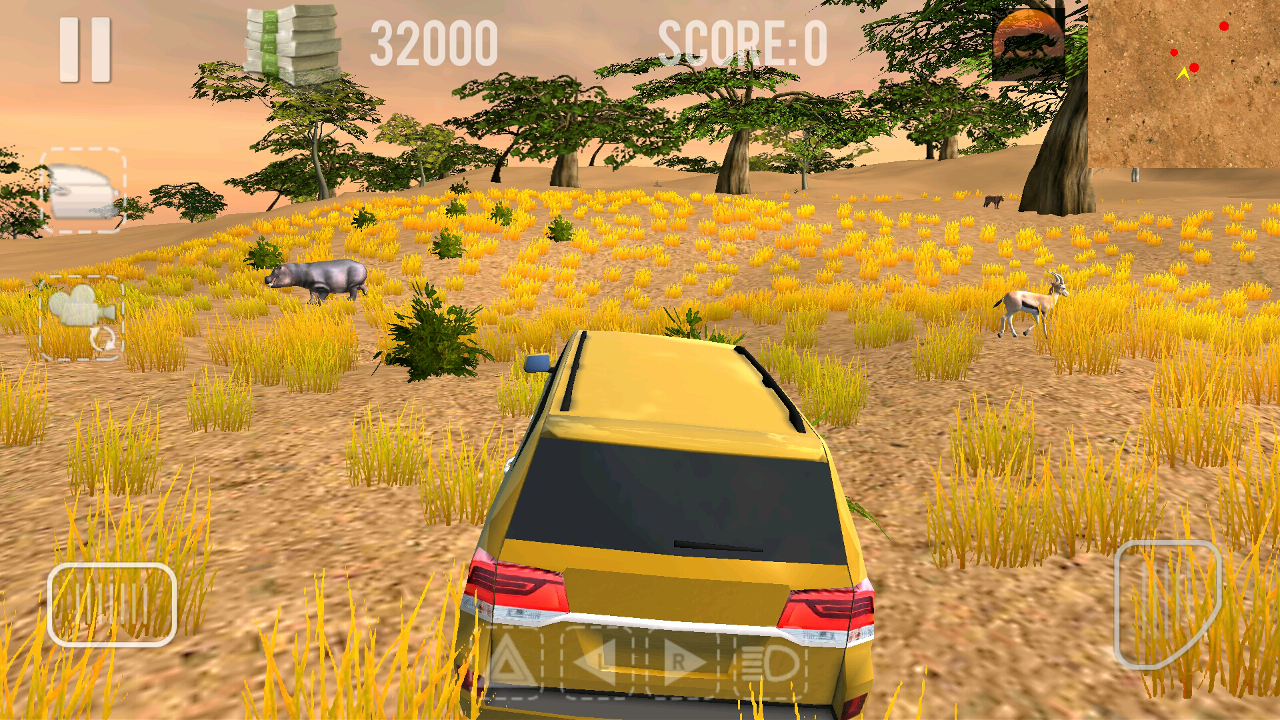Click the hippo grazing on the left
Image resolution: width=1280 pixels, height=720 pixels.
point(315,277)
